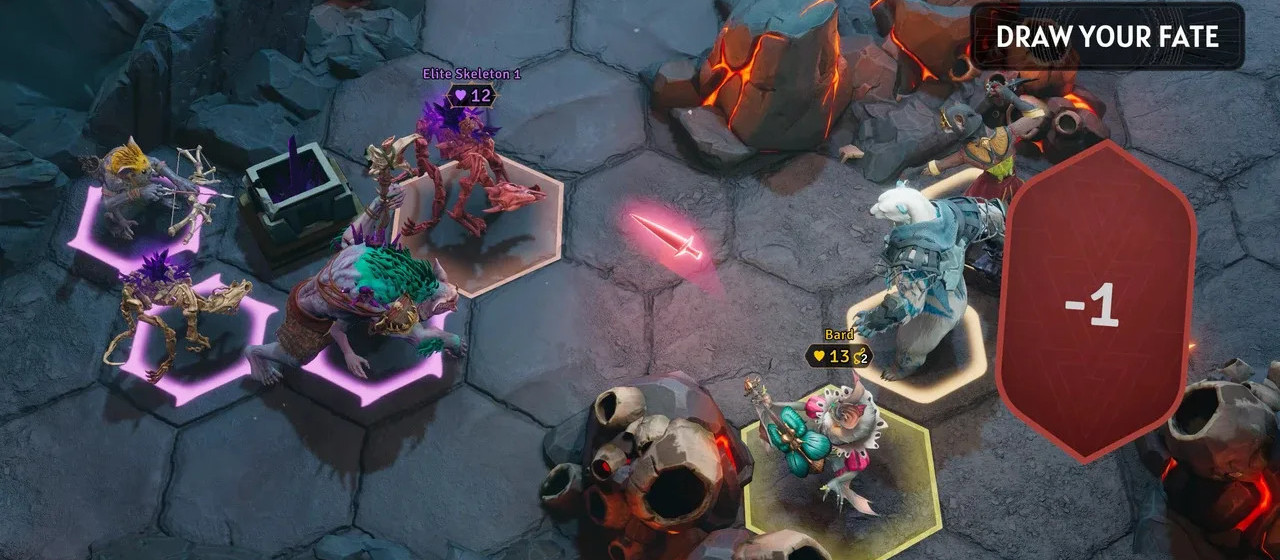Target the skeleton archer on pink hex
The height and width of the screenshot is (560, 1280).
150,195
